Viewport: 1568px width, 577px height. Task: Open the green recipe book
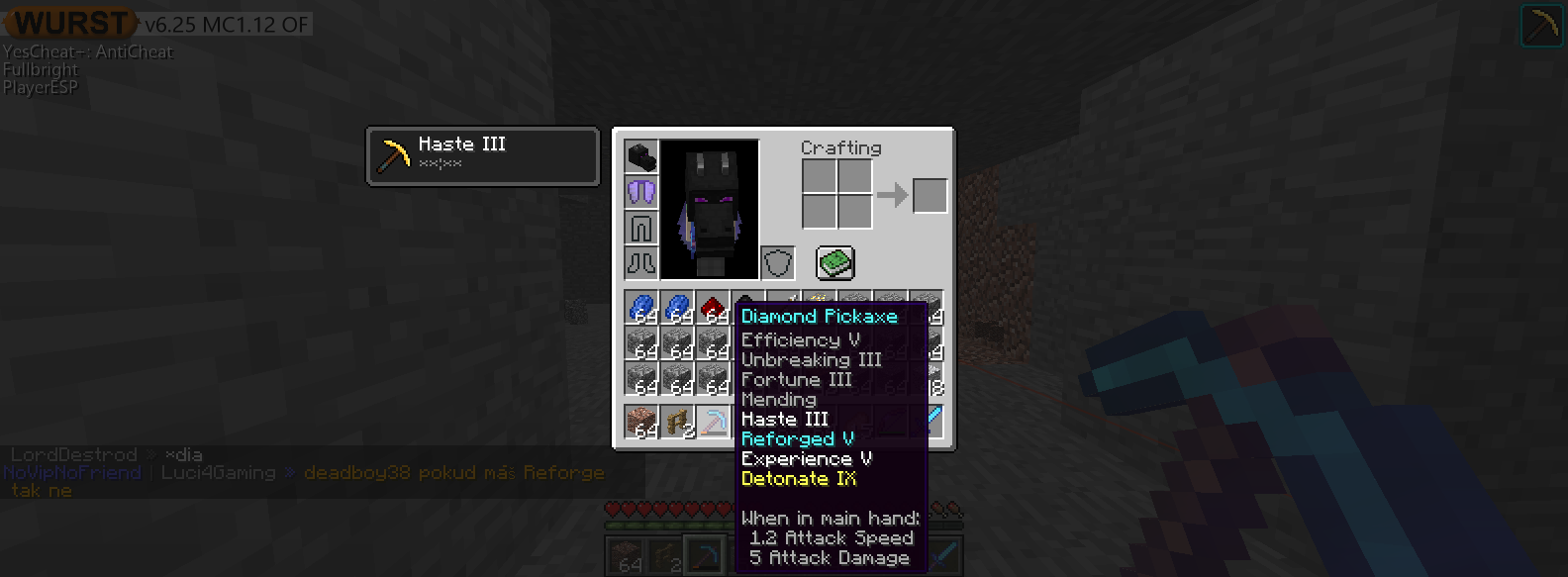tap(835, 263)
